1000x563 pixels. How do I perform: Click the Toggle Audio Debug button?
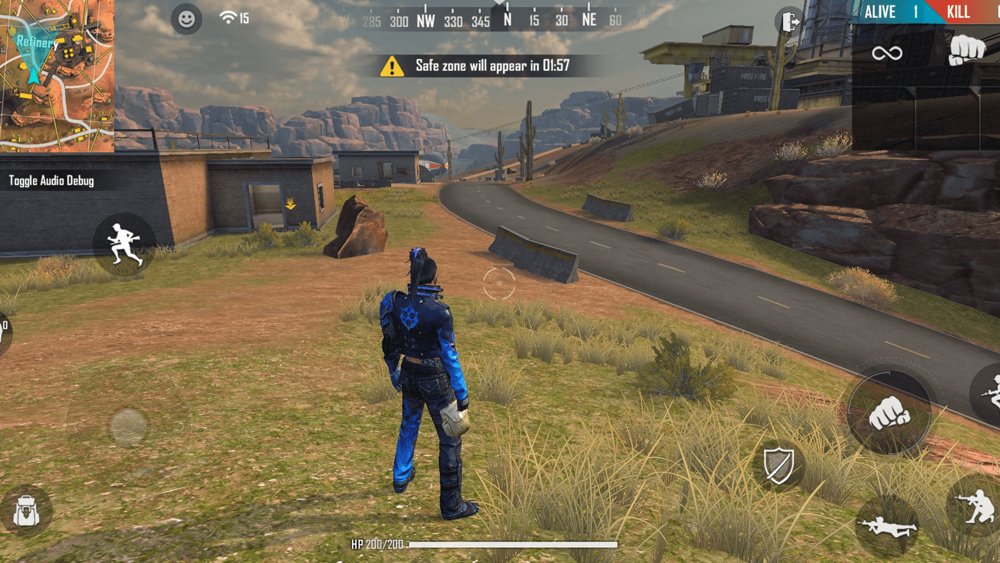[52, 181]
